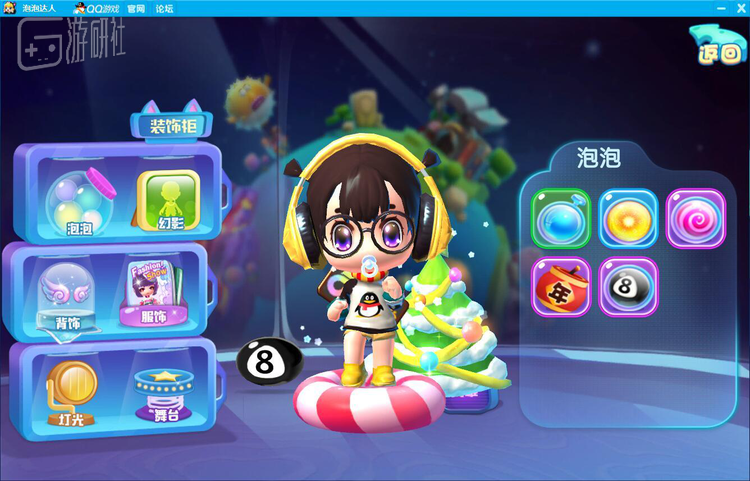Switch to the 舞台 stage category
750x481 pixels.
158,394
